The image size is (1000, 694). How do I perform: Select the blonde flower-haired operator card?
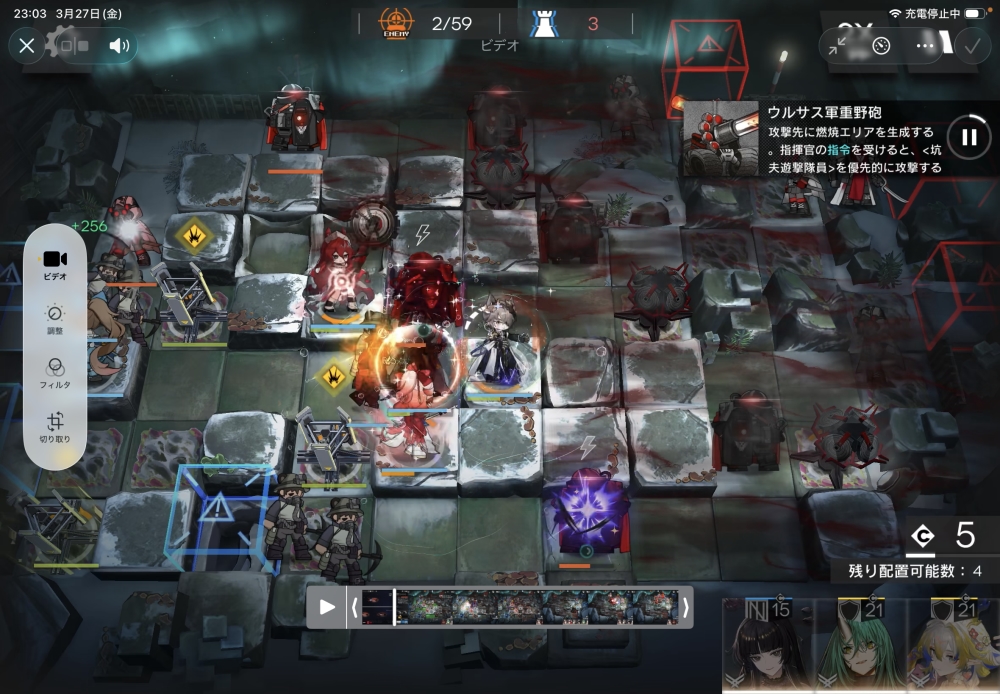(x=954, y=648)
